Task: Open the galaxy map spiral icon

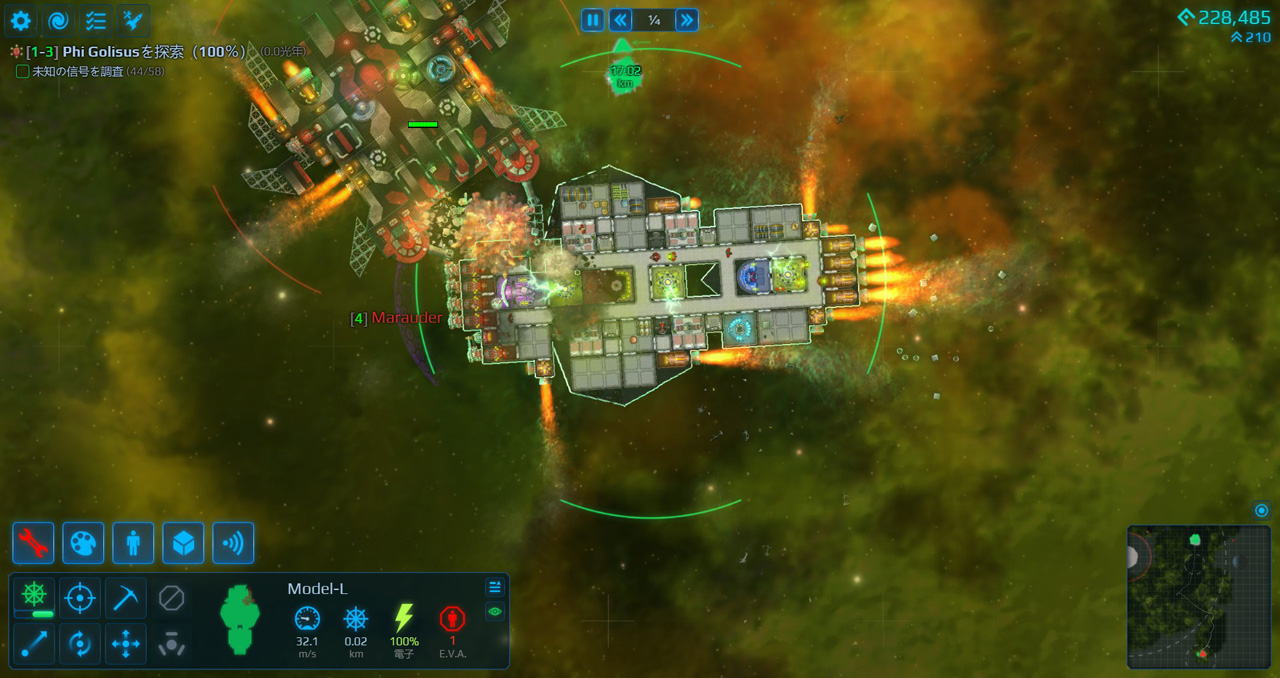Action: (x=58, y=20)
